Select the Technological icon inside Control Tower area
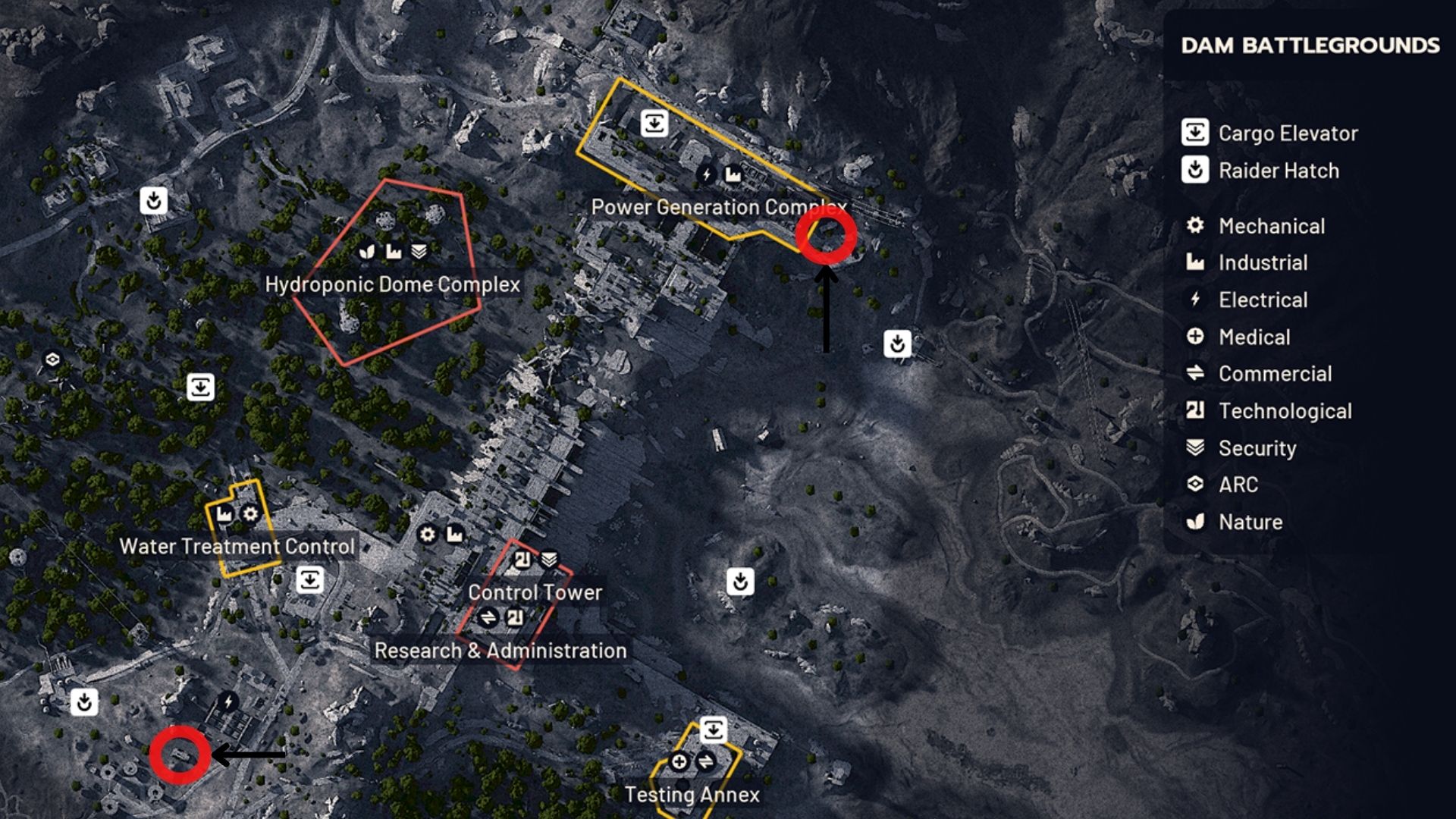 [x=522, y=559]
